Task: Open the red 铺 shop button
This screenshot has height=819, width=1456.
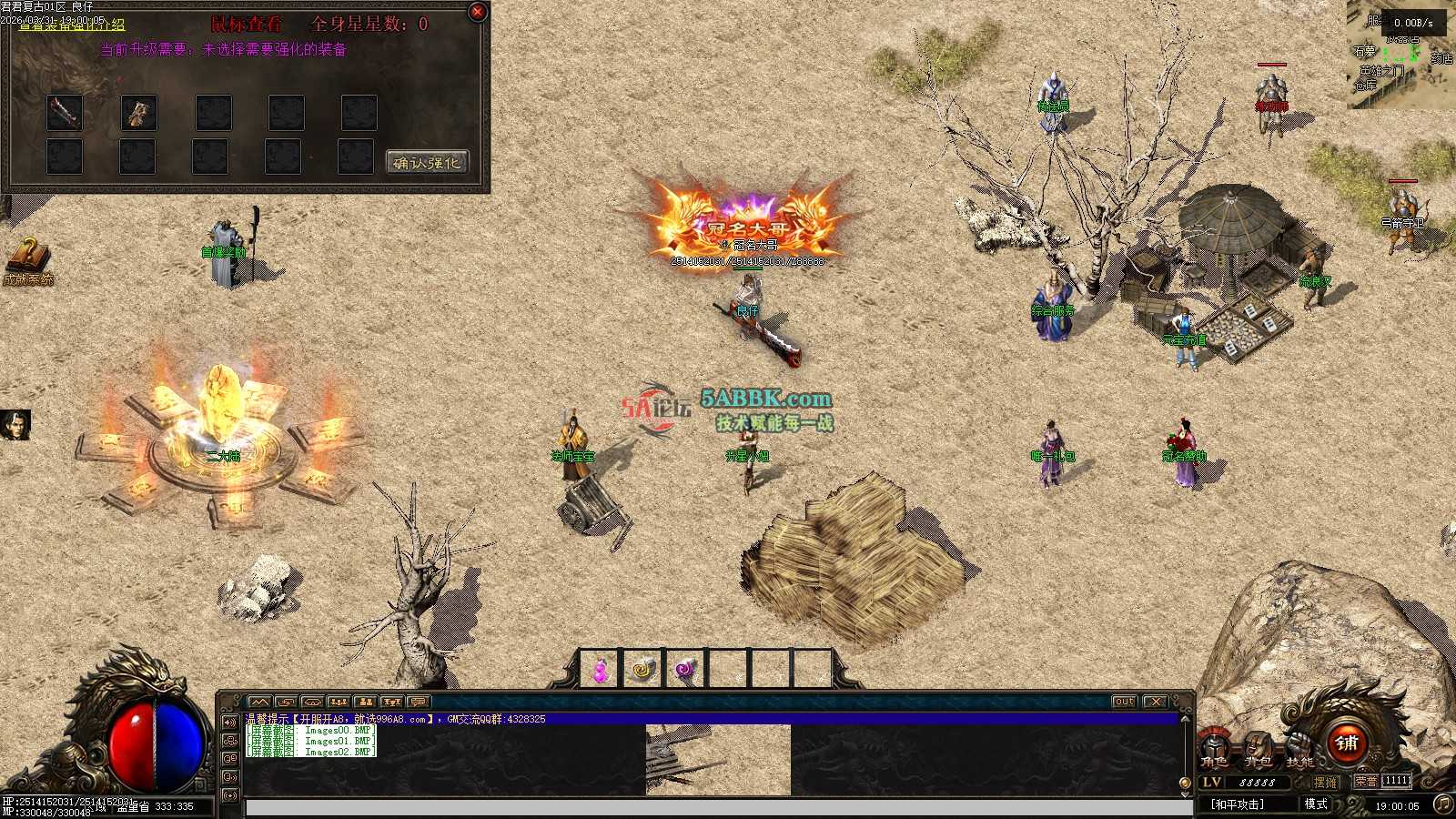Action: tap(1347, 743)
